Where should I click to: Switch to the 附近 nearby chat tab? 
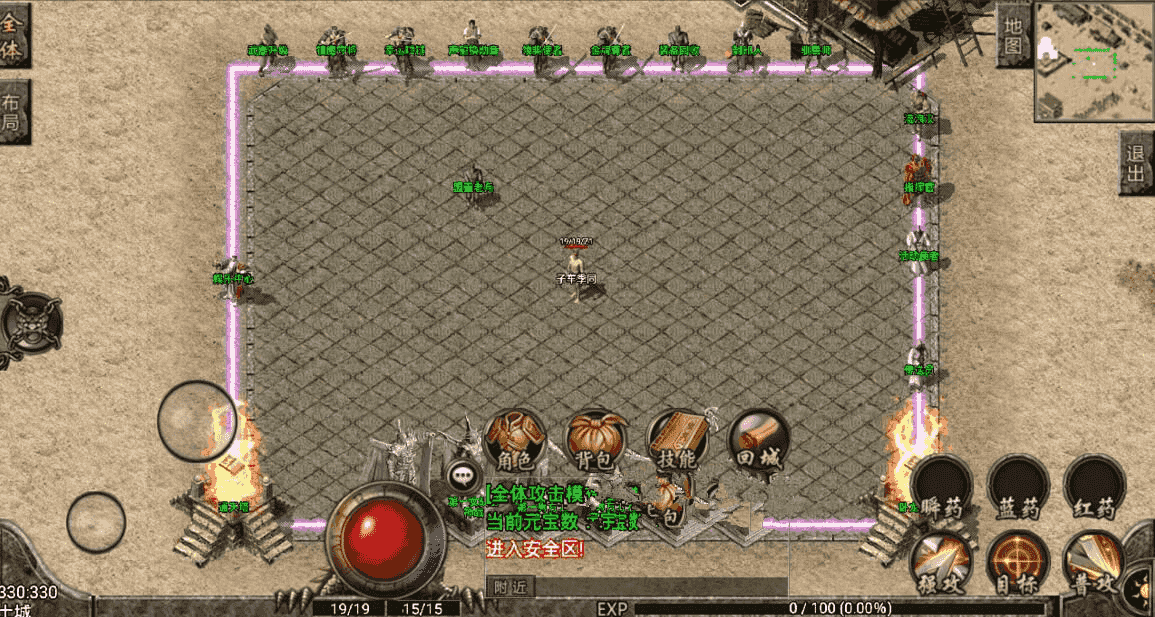click(x=510, y=588)
